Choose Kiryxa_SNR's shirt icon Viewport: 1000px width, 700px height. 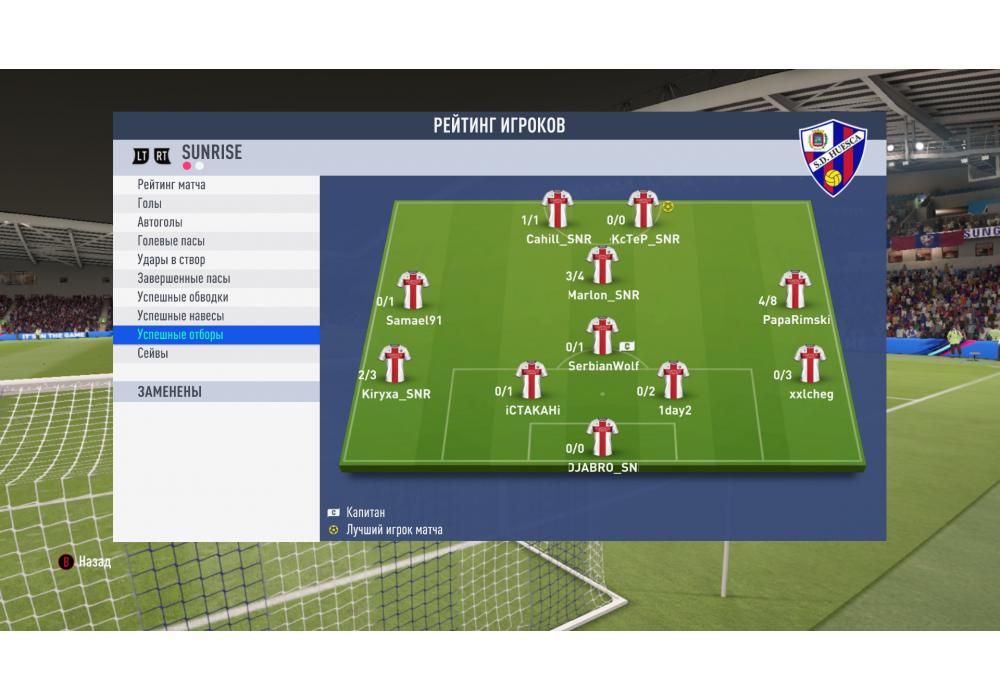pos(396,365)
